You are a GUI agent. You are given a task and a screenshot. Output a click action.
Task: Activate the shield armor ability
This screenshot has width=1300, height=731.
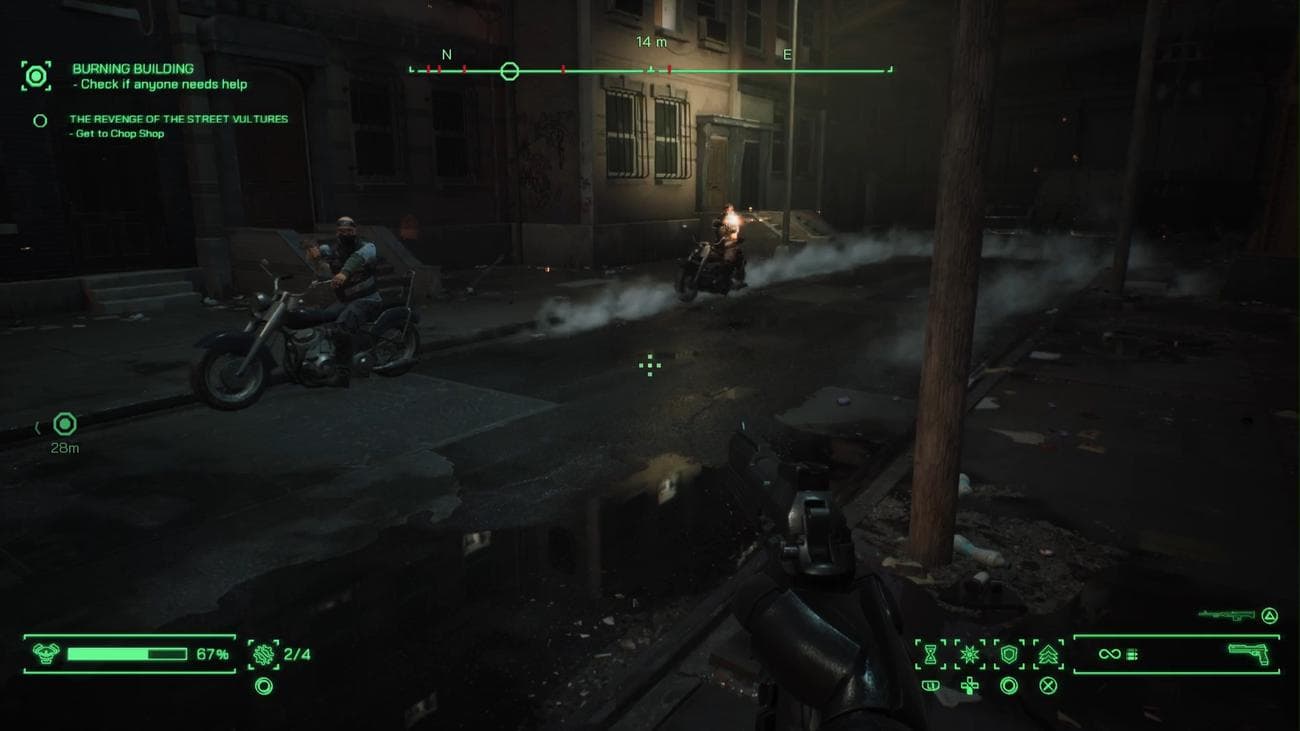1009,654
